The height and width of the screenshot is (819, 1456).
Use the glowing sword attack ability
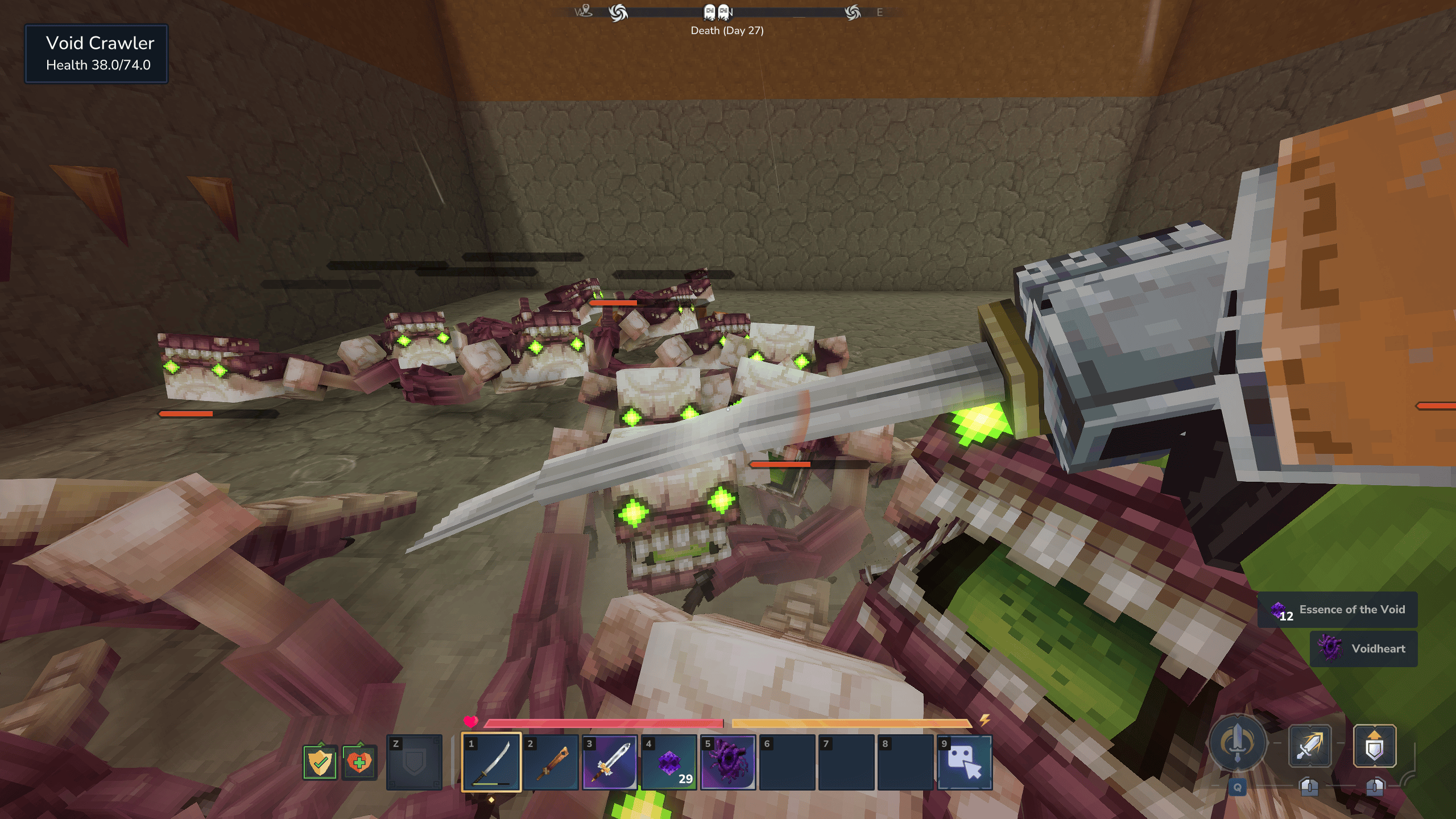click(1309, 746)
